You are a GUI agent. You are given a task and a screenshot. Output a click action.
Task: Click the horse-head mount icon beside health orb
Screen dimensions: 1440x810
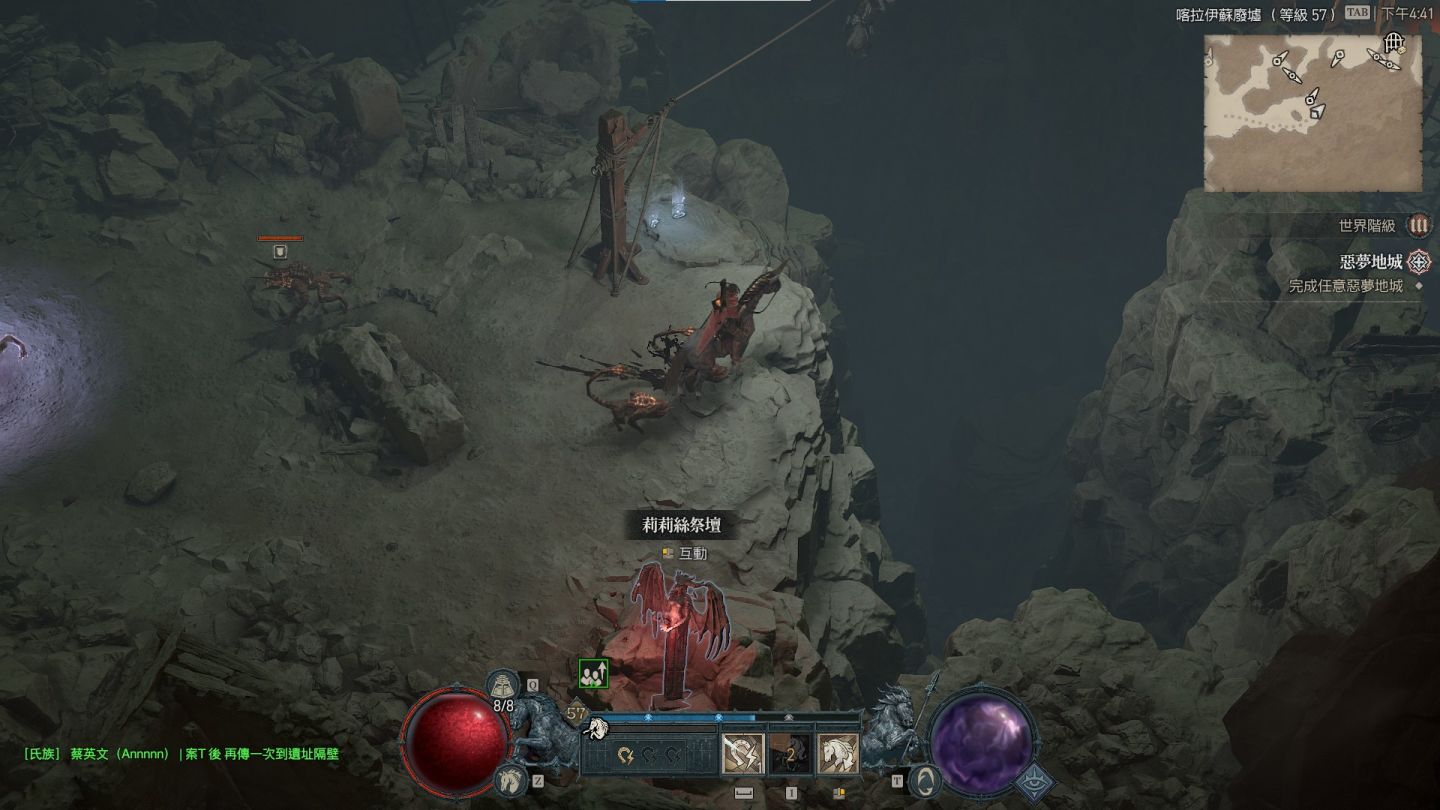[510, 777]
